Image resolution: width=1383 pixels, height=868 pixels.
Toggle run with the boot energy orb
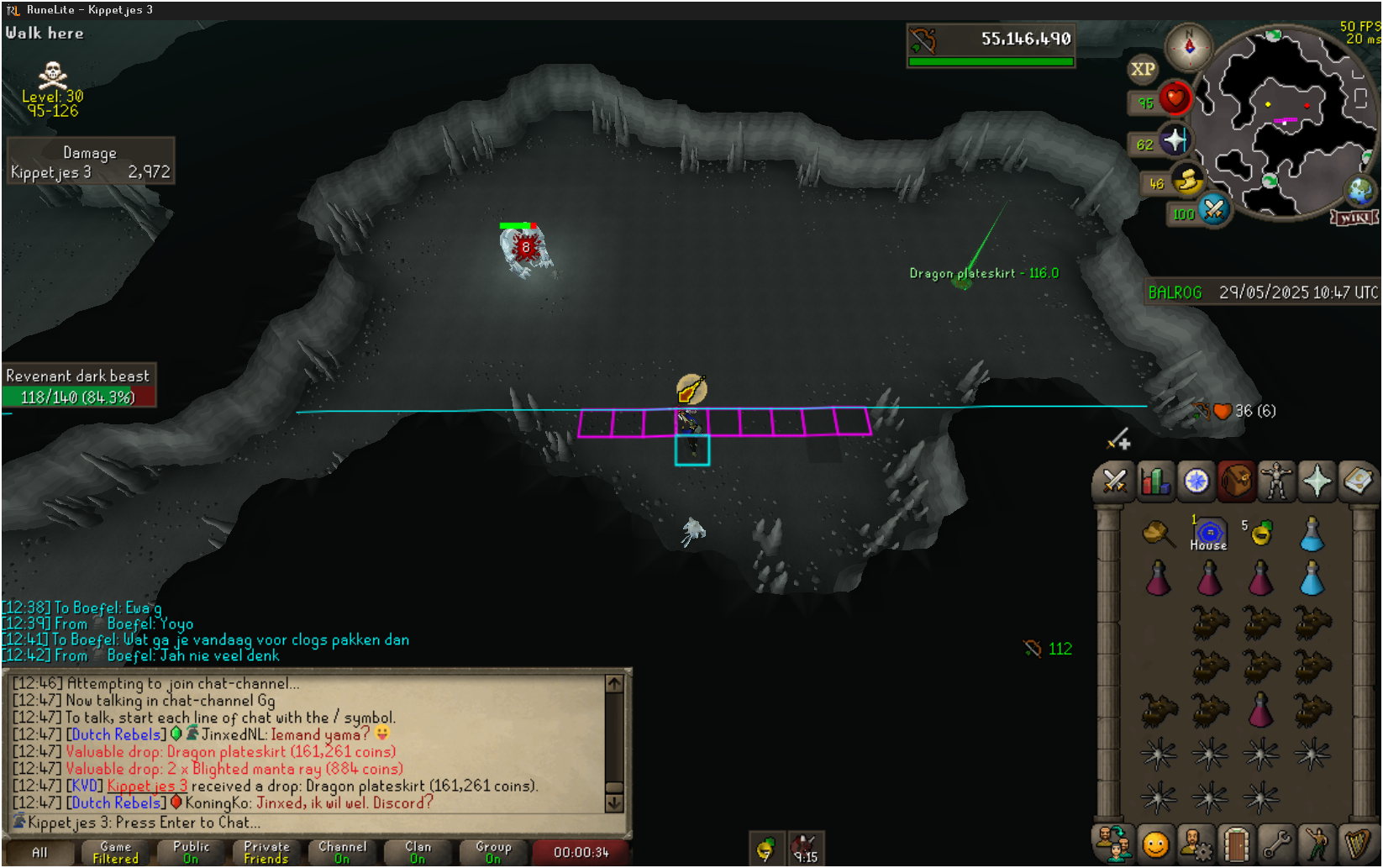(x=1187, y=180)
